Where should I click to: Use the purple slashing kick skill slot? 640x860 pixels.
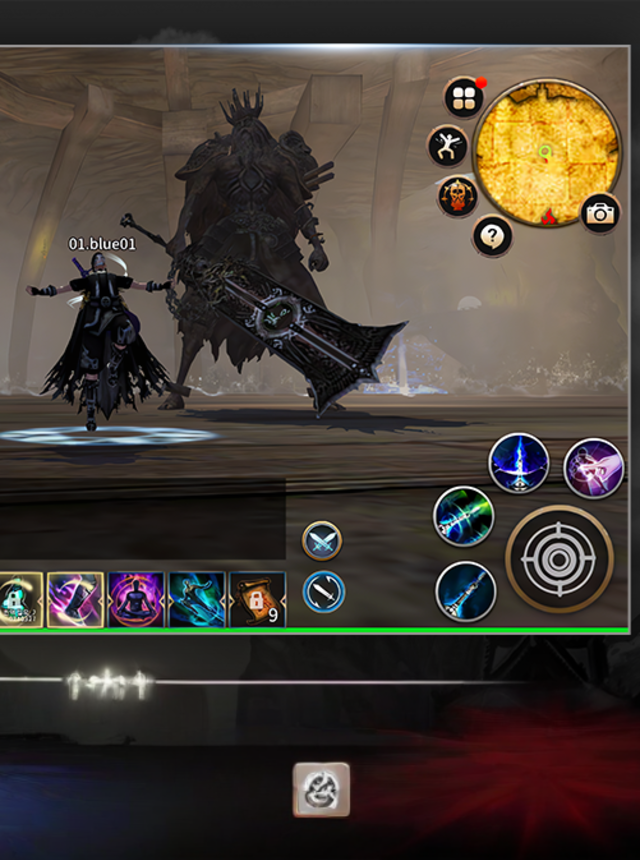[x=75, y=599]
